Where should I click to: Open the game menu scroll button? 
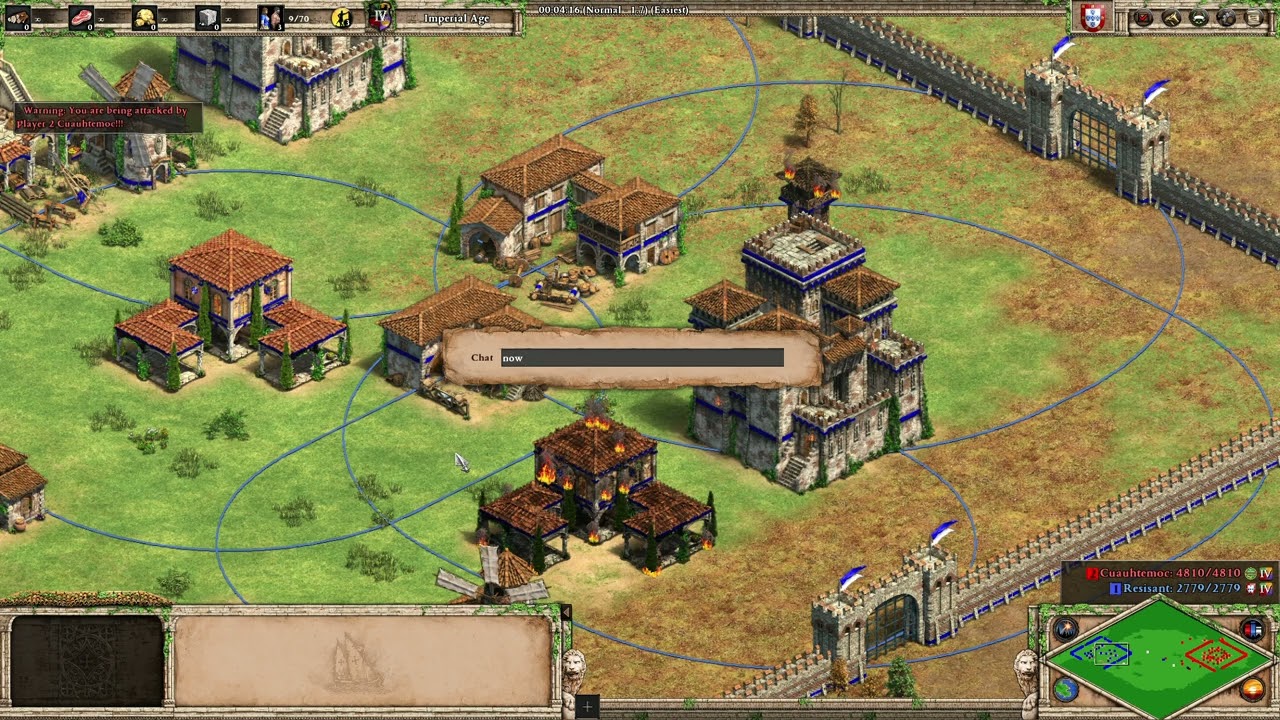tap(1253, 17)
